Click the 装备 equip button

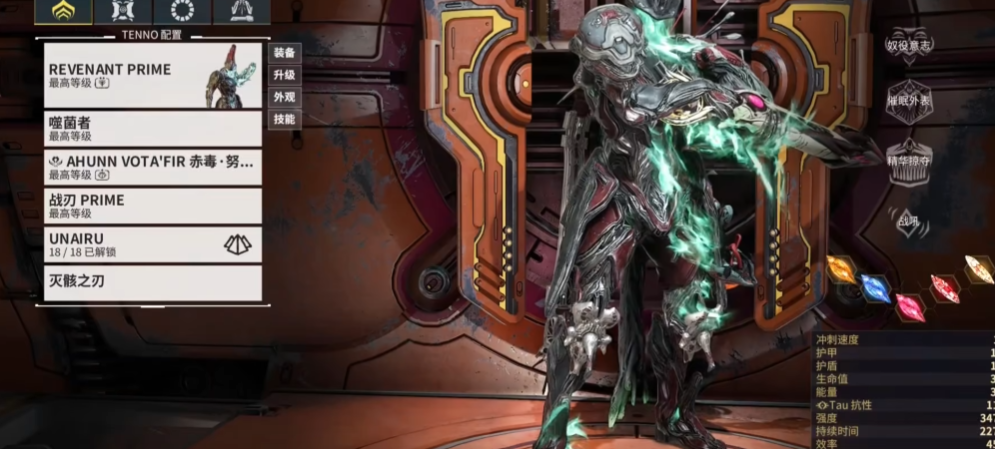point(284,53)
